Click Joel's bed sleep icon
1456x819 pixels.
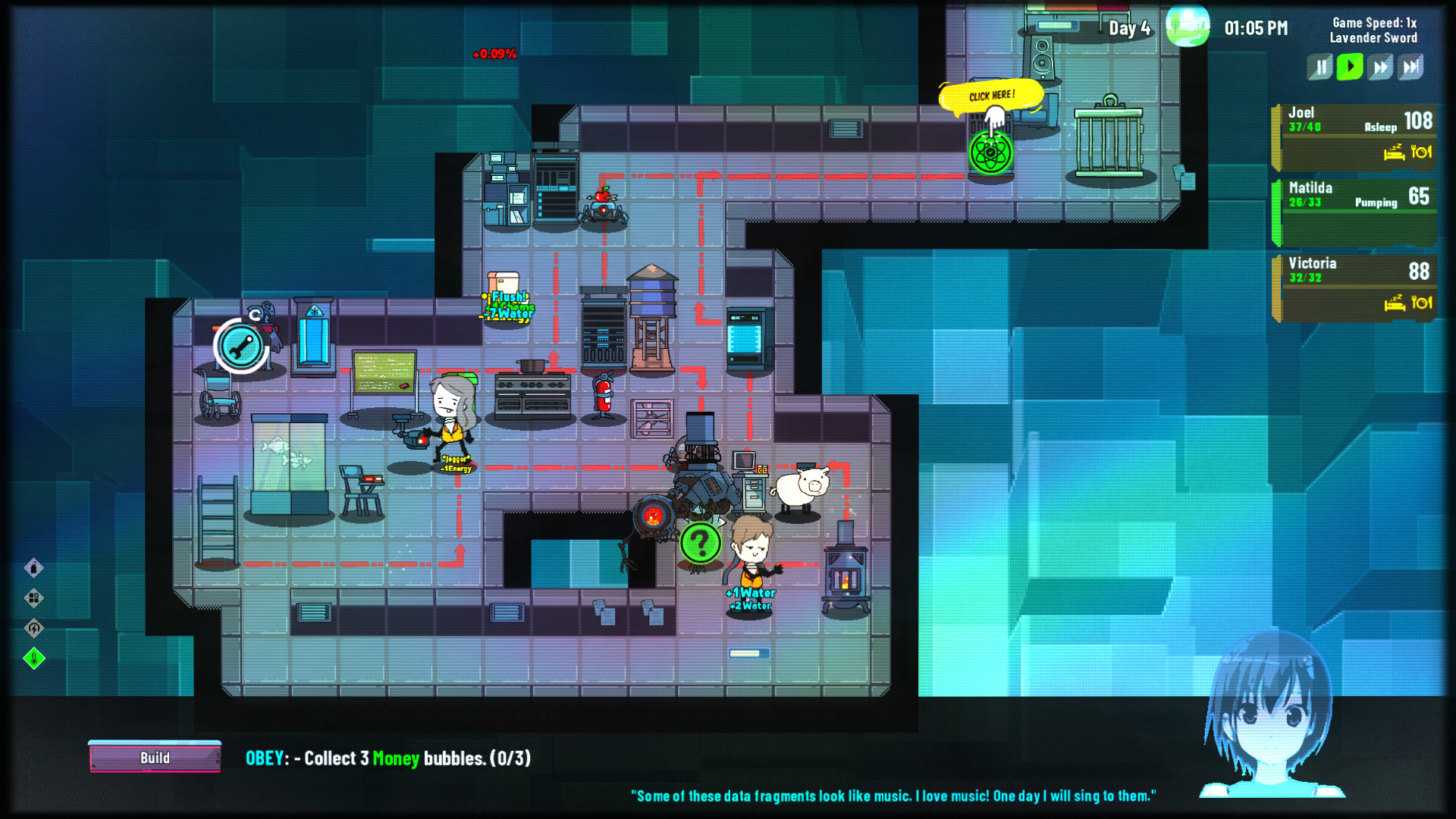click(1394, 152)
